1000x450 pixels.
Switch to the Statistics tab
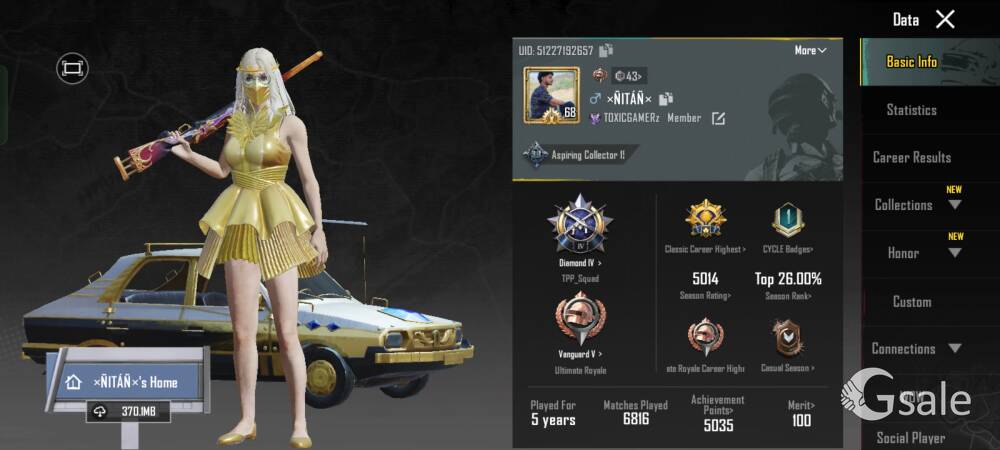[x=911, y=110]
